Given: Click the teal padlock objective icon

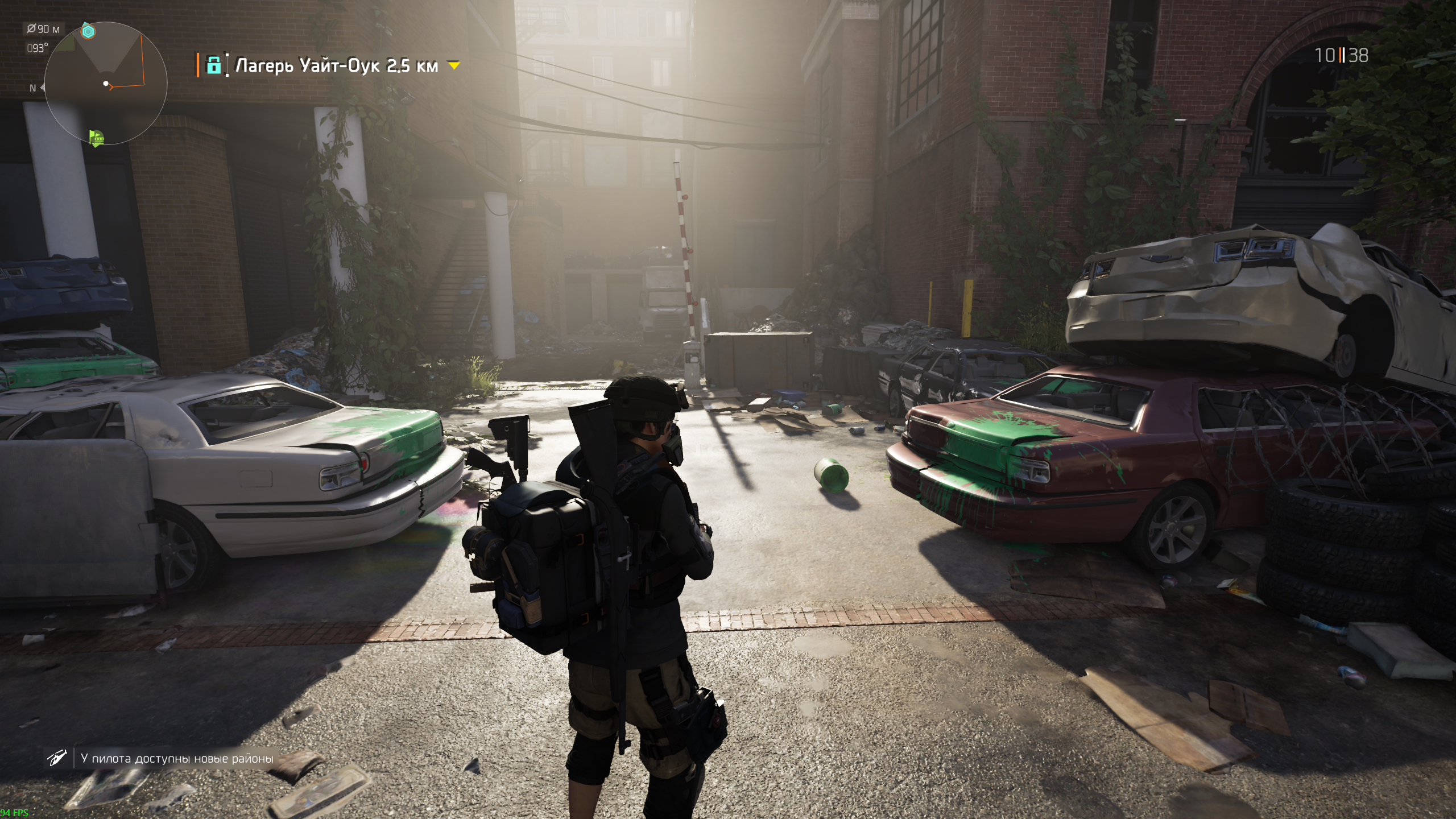Looking at the screenshot, I should point(213,65).
